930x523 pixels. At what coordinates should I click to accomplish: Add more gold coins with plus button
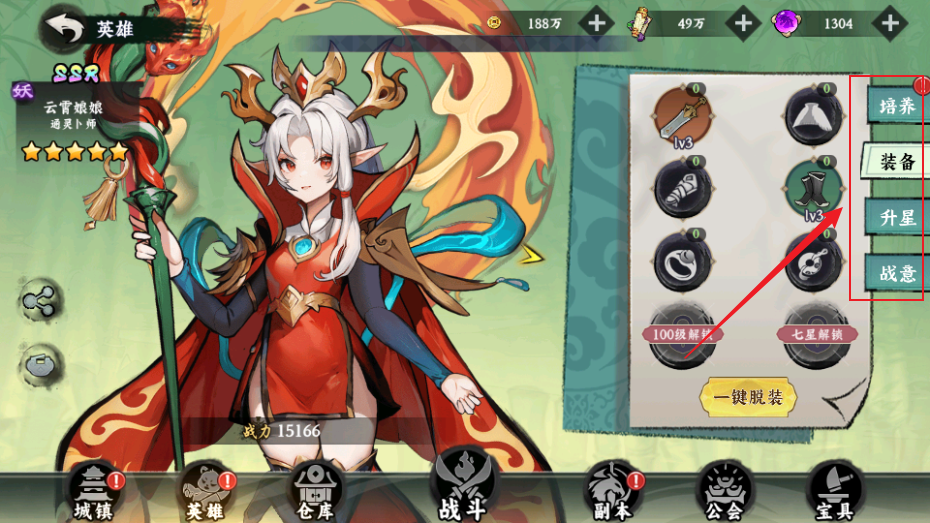(x=597, y=23)
